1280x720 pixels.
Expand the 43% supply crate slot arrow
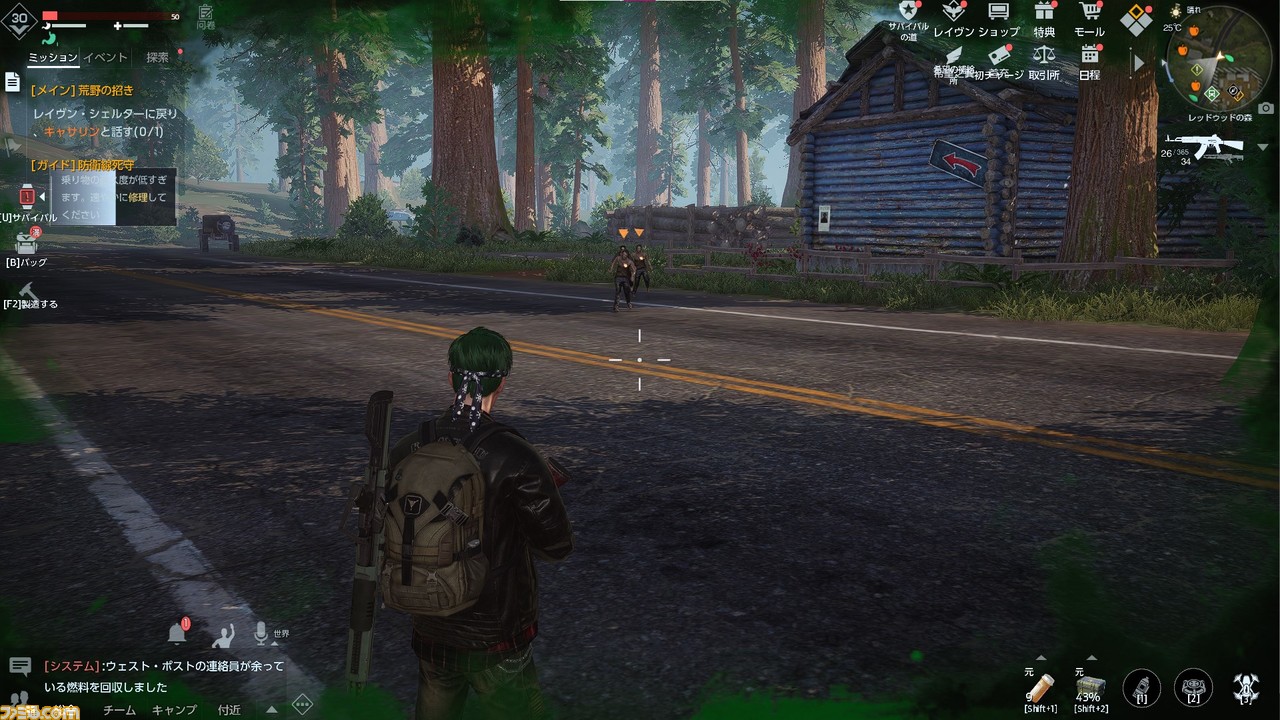(1092, 659)
